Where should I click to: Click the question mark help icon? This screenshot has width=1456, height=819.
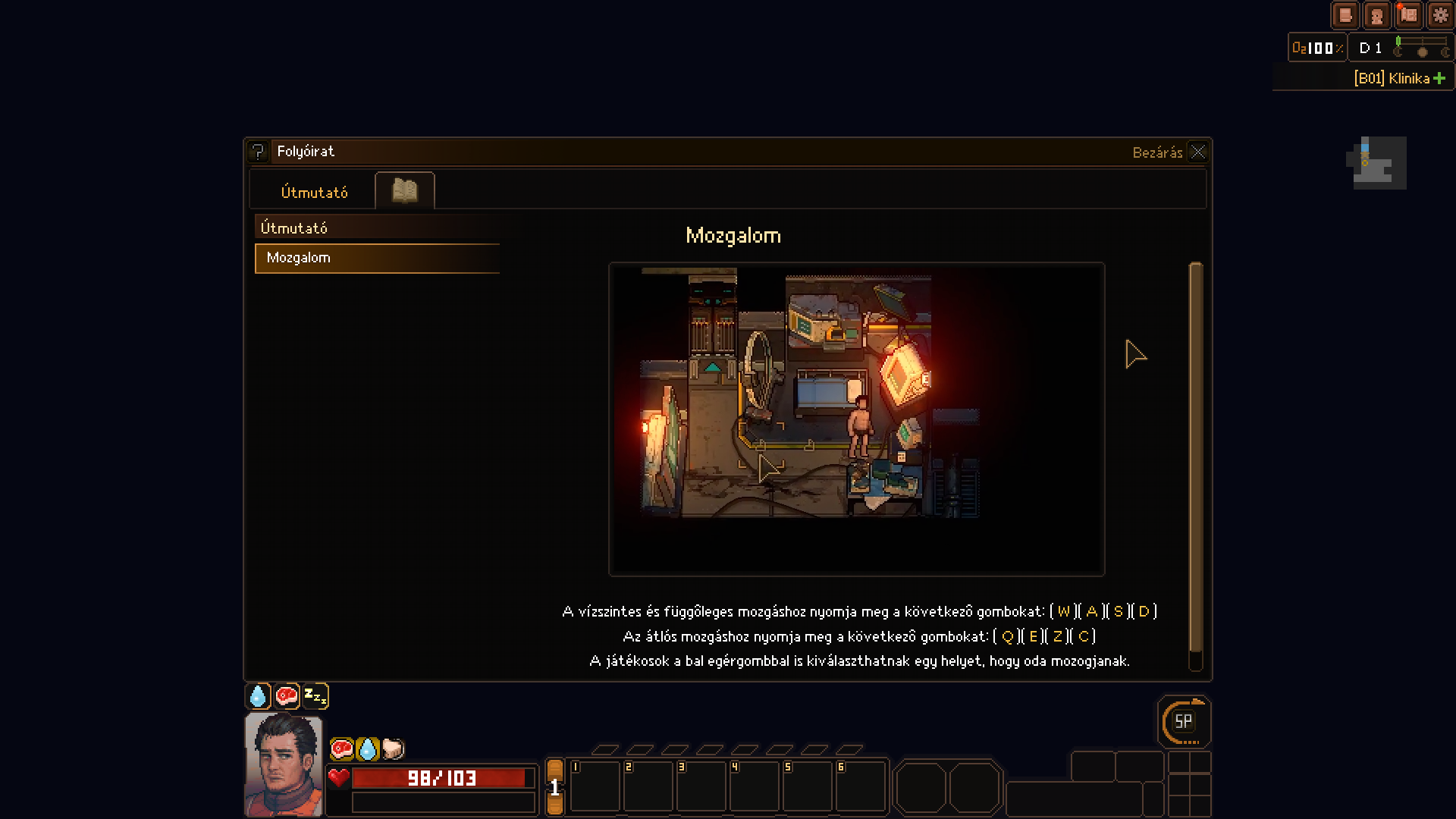pos(258,152)
